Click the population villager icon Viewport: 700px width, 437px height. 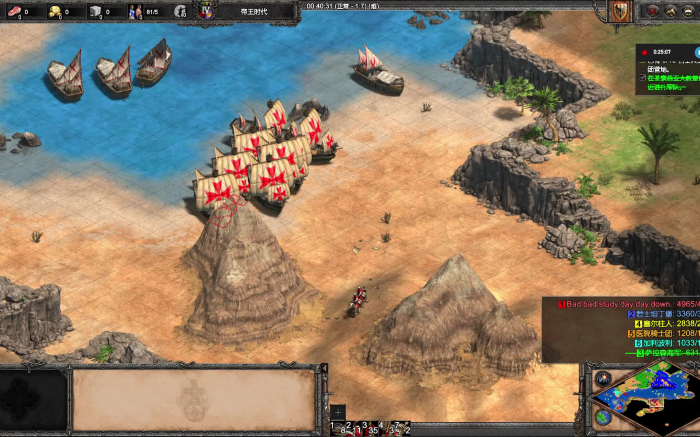coord(135,12)
